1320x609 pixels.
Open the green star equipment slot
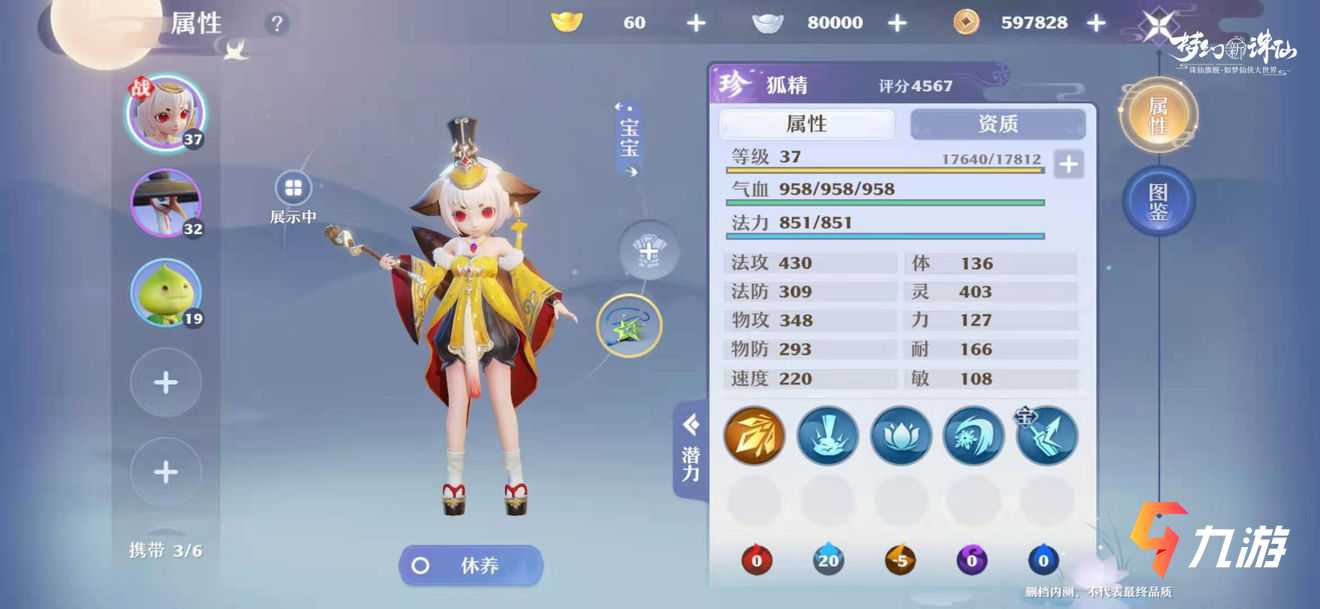click(629, 326)
